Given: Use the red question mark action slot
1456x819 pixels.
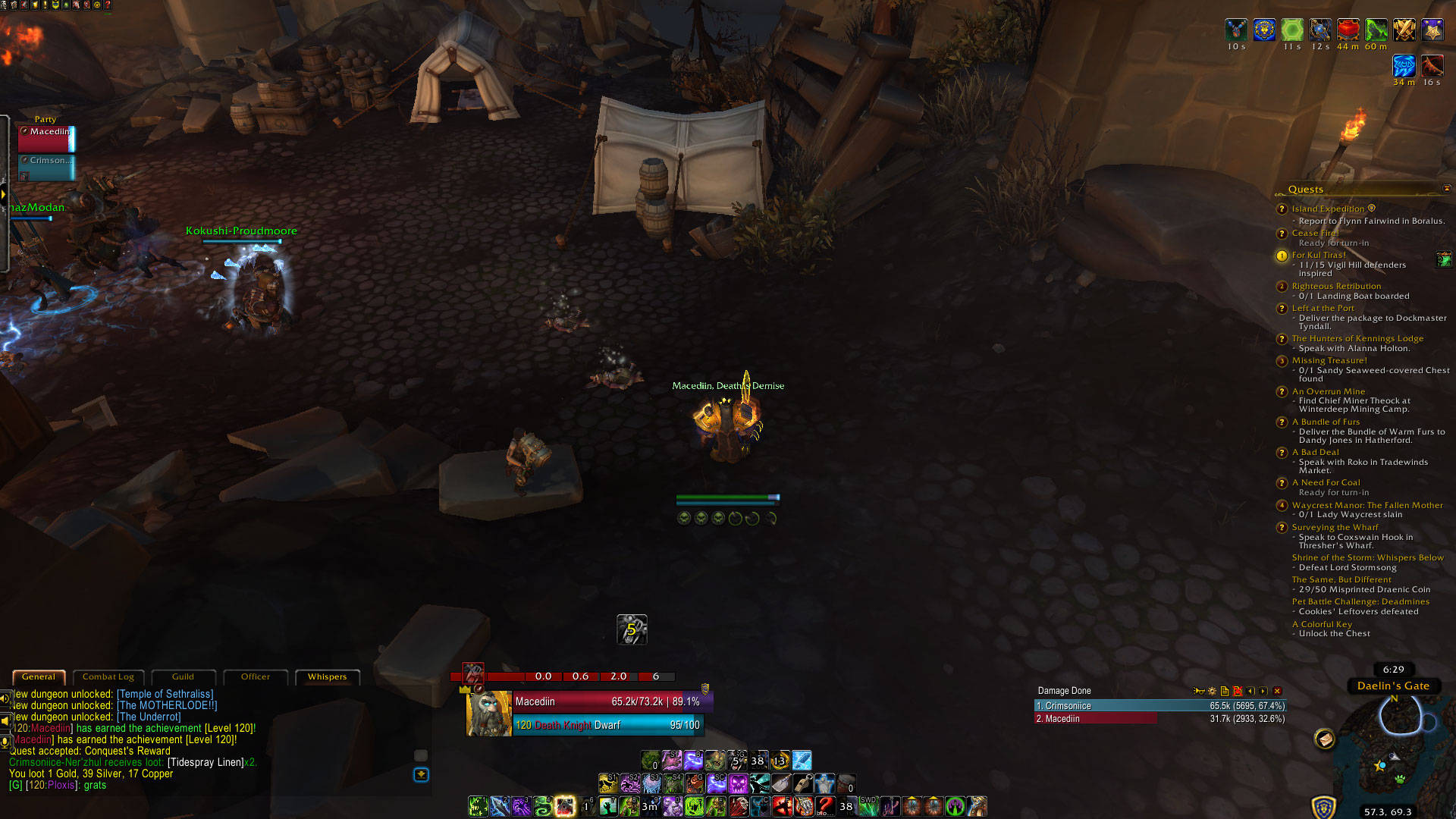Looking at the screenshot, I should click(x=825, y=805).
